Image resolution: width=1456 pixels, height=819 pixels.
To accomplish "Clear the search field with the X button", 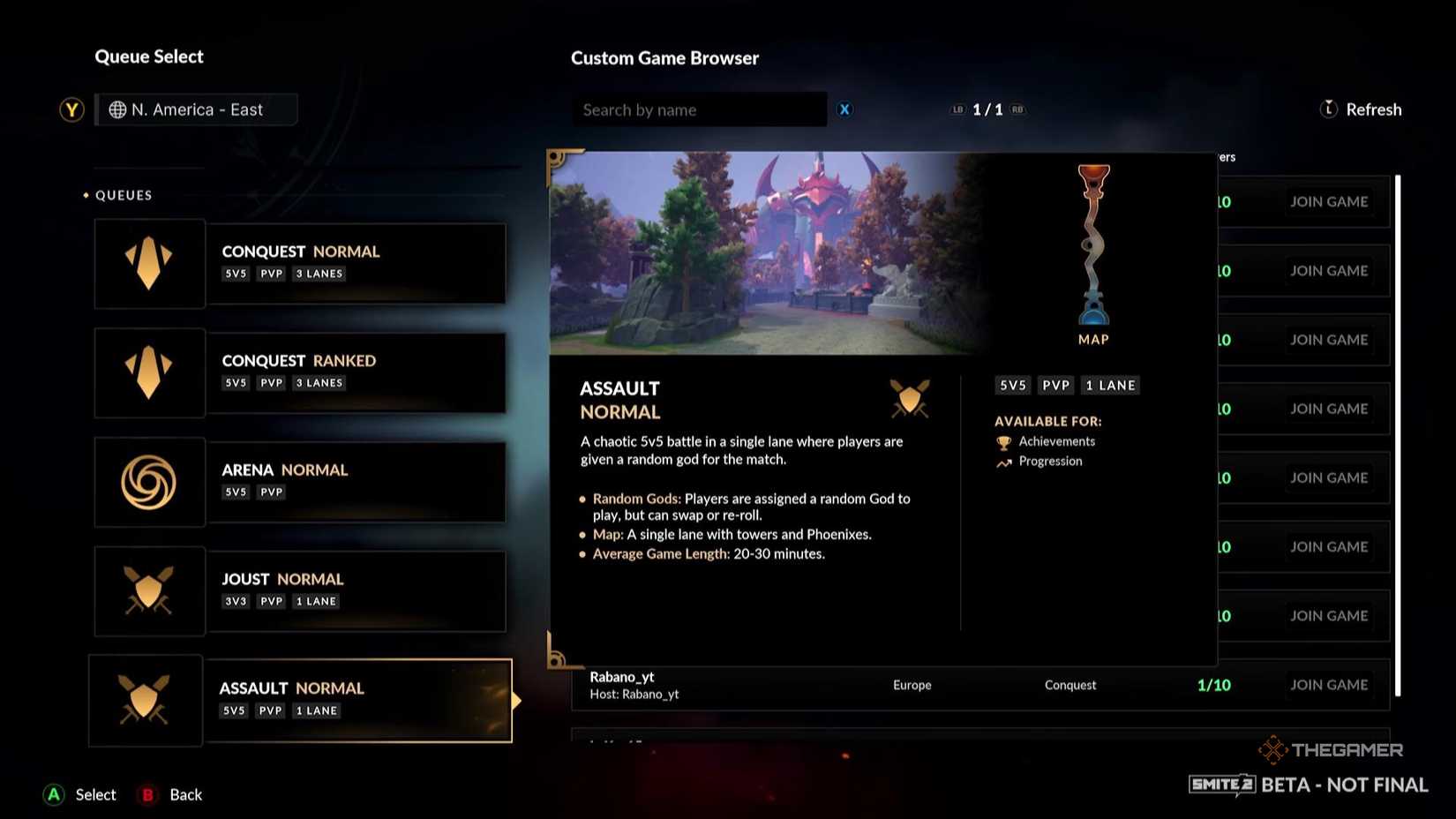I will point(844,109).
